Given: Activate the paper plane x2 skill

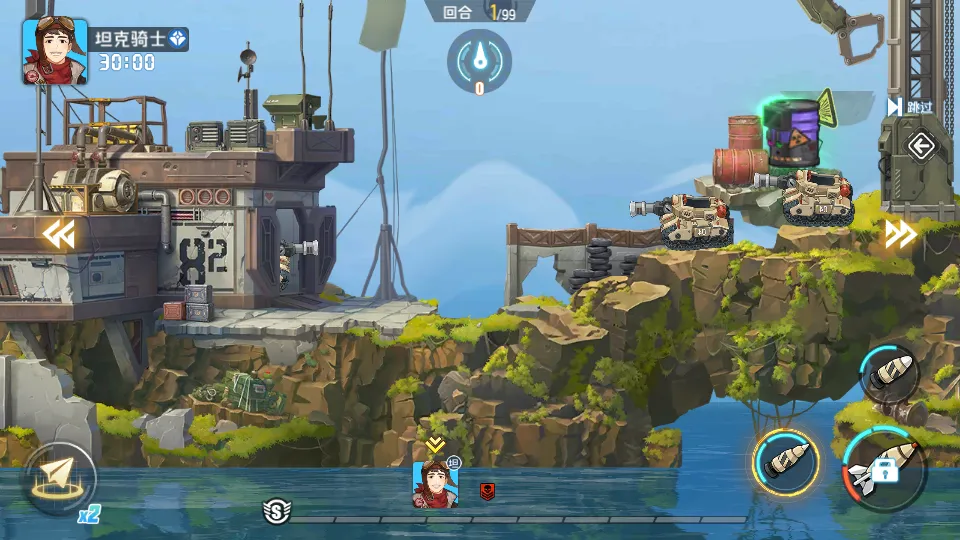Looking at the screenshot, I should coord(59,478).
